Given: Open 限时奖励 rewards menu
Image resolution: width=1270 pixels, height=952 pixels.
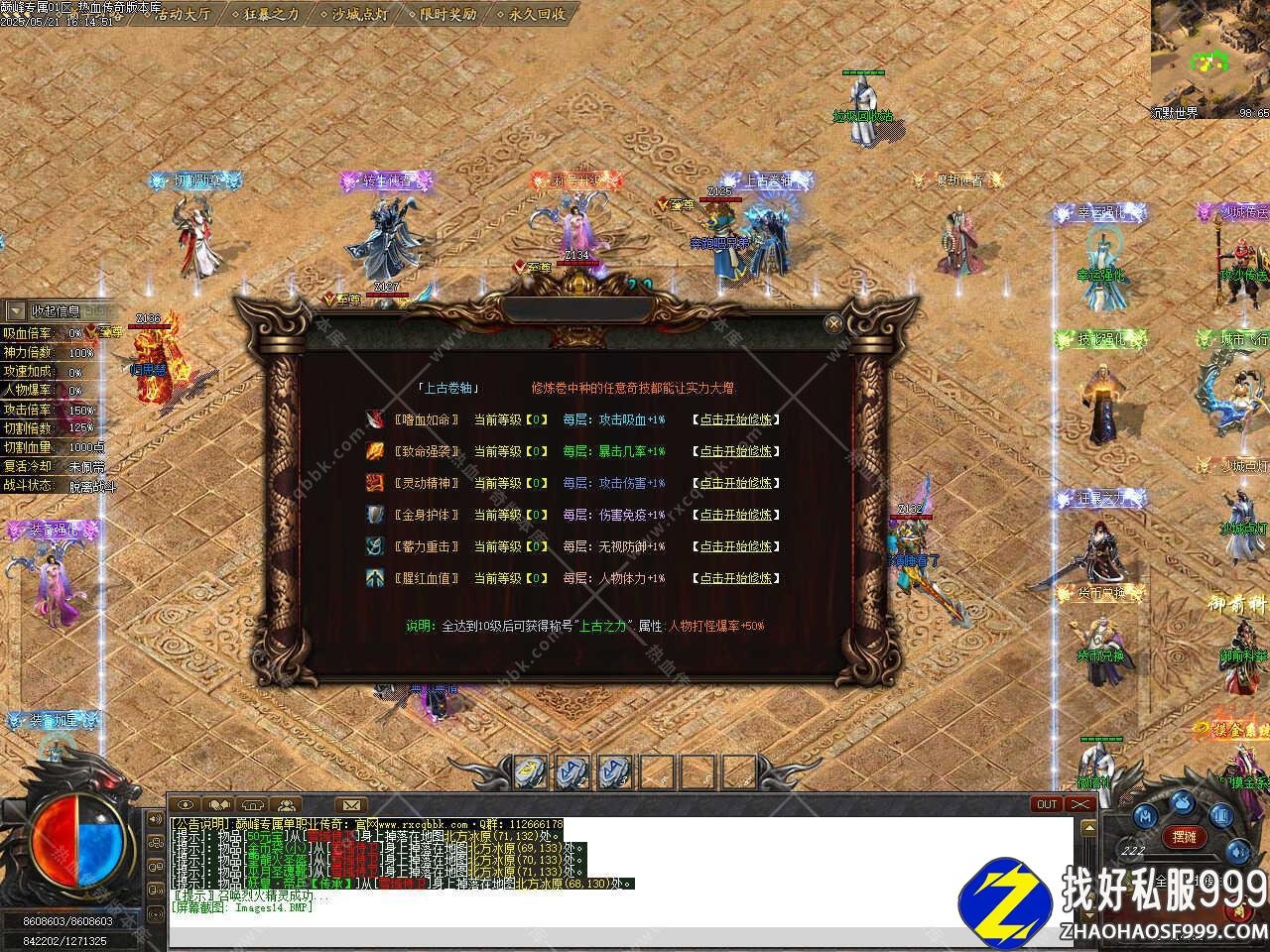Looking at the screenshot, I should coord(447,14).
